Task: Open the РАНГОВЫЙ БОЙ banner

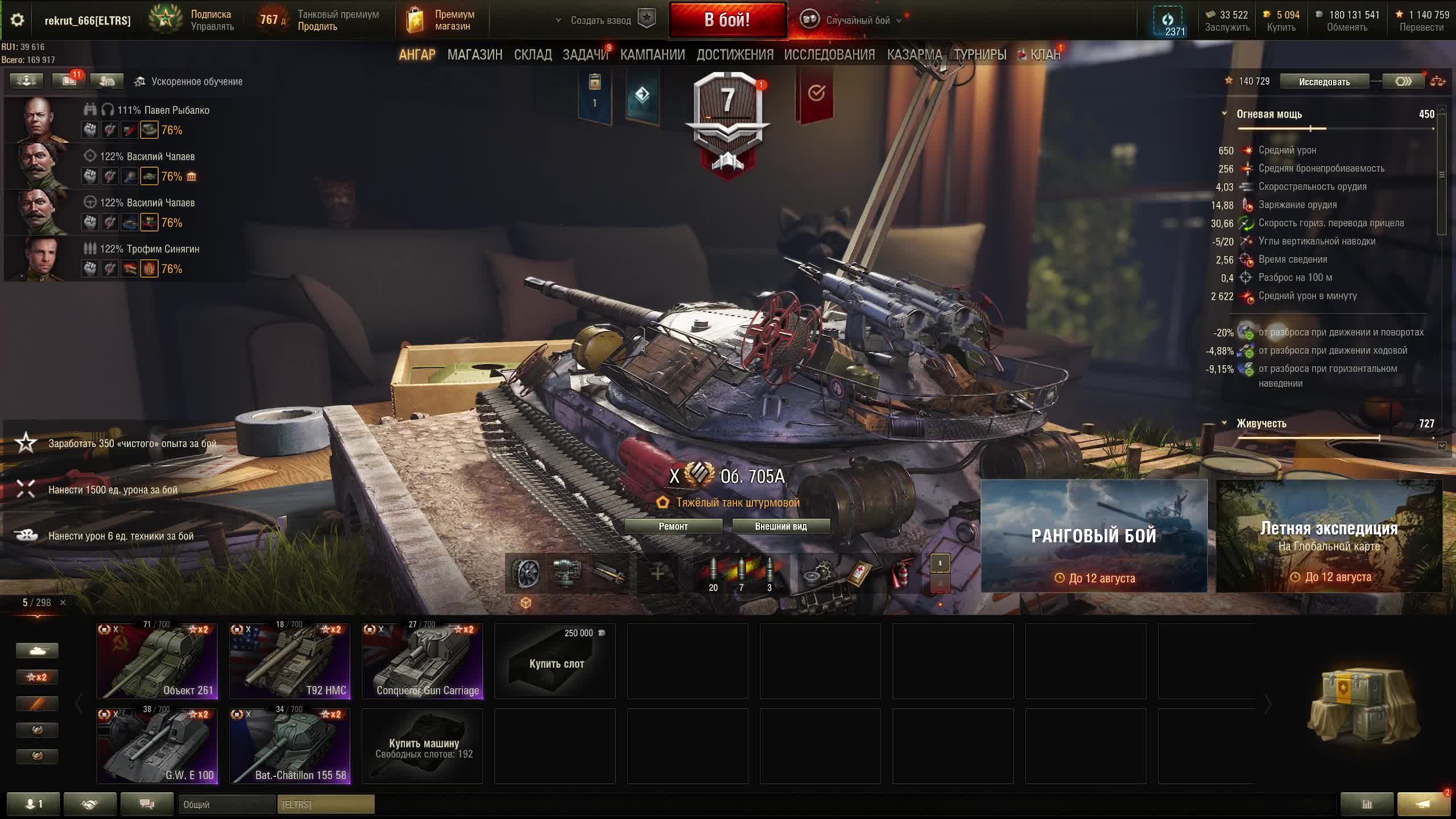Action: [x=1094, y=535]
